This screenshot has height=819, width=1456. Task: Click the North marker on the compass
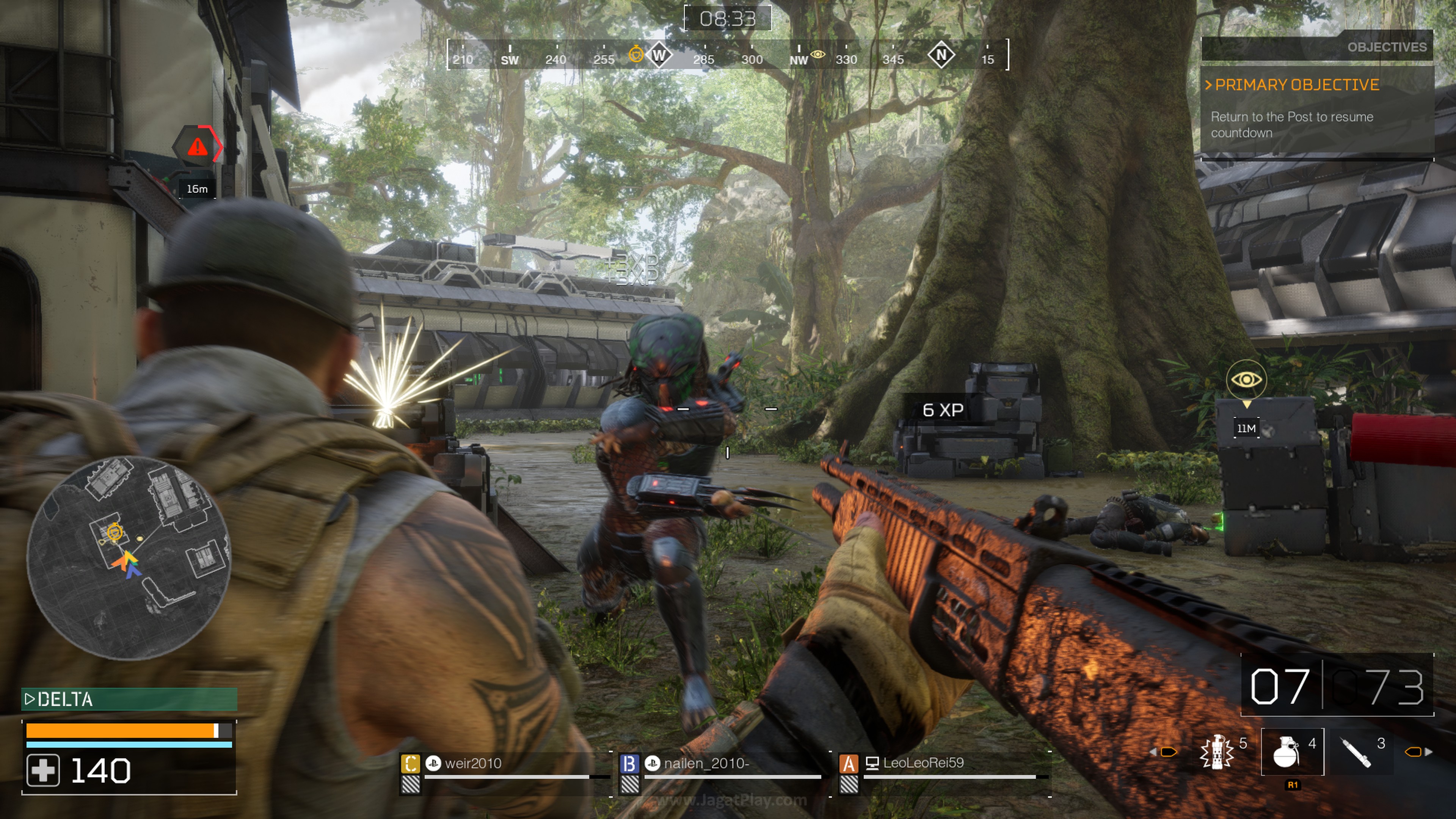941,55
